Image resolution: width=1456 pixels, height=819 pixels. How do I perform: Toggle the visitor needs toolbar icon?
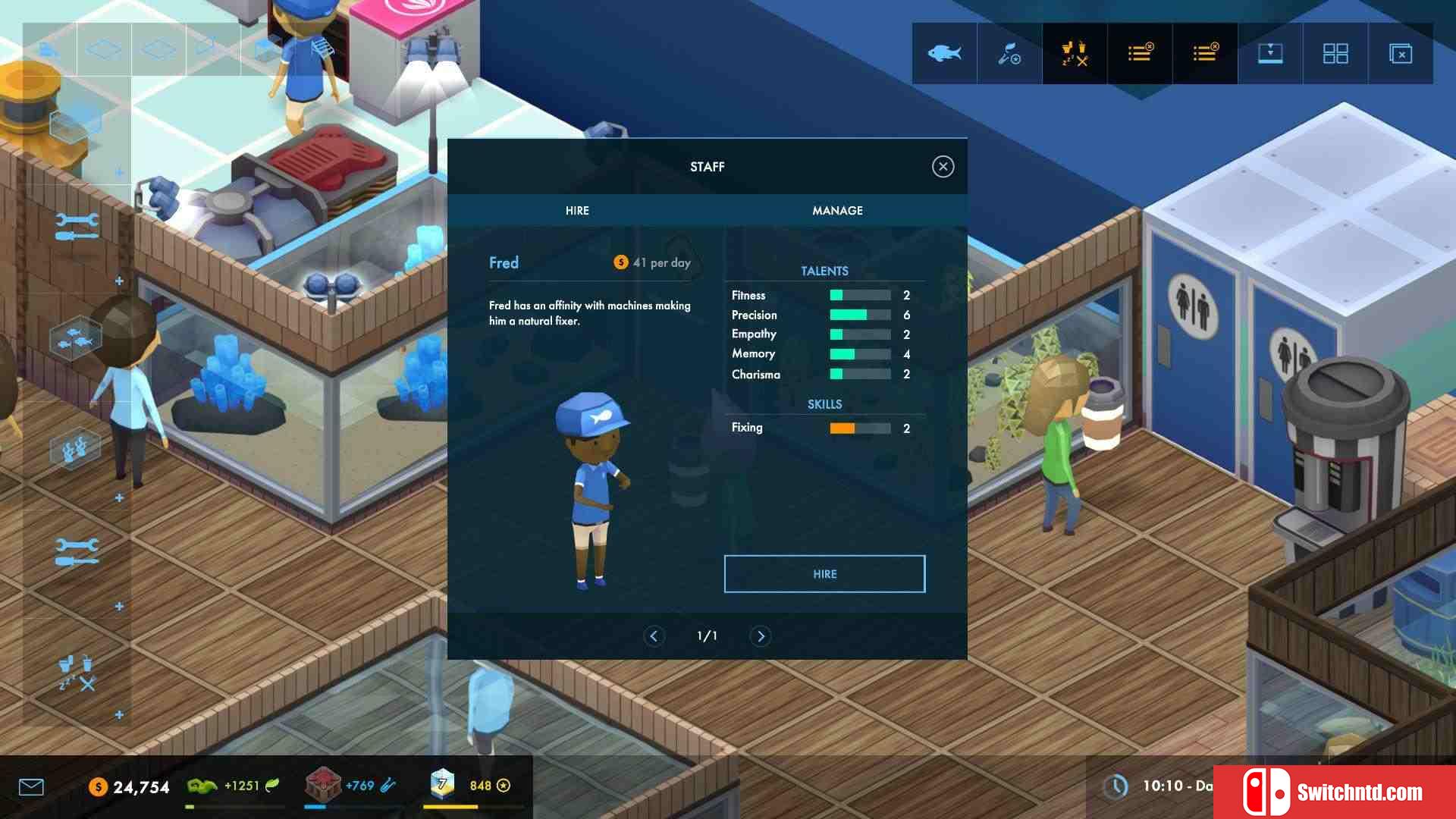click(x=1075, y=54)
